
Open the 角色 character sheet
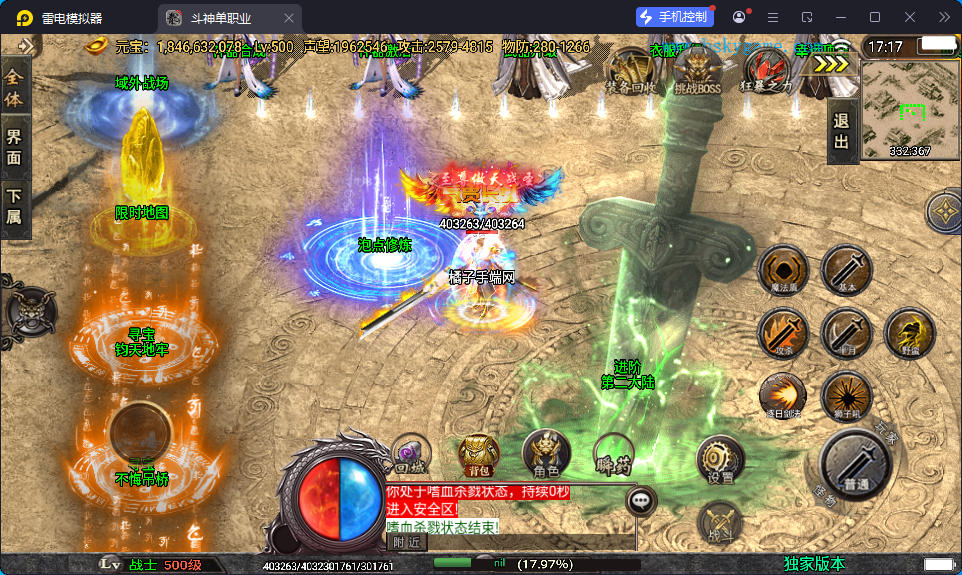[546, 454]
